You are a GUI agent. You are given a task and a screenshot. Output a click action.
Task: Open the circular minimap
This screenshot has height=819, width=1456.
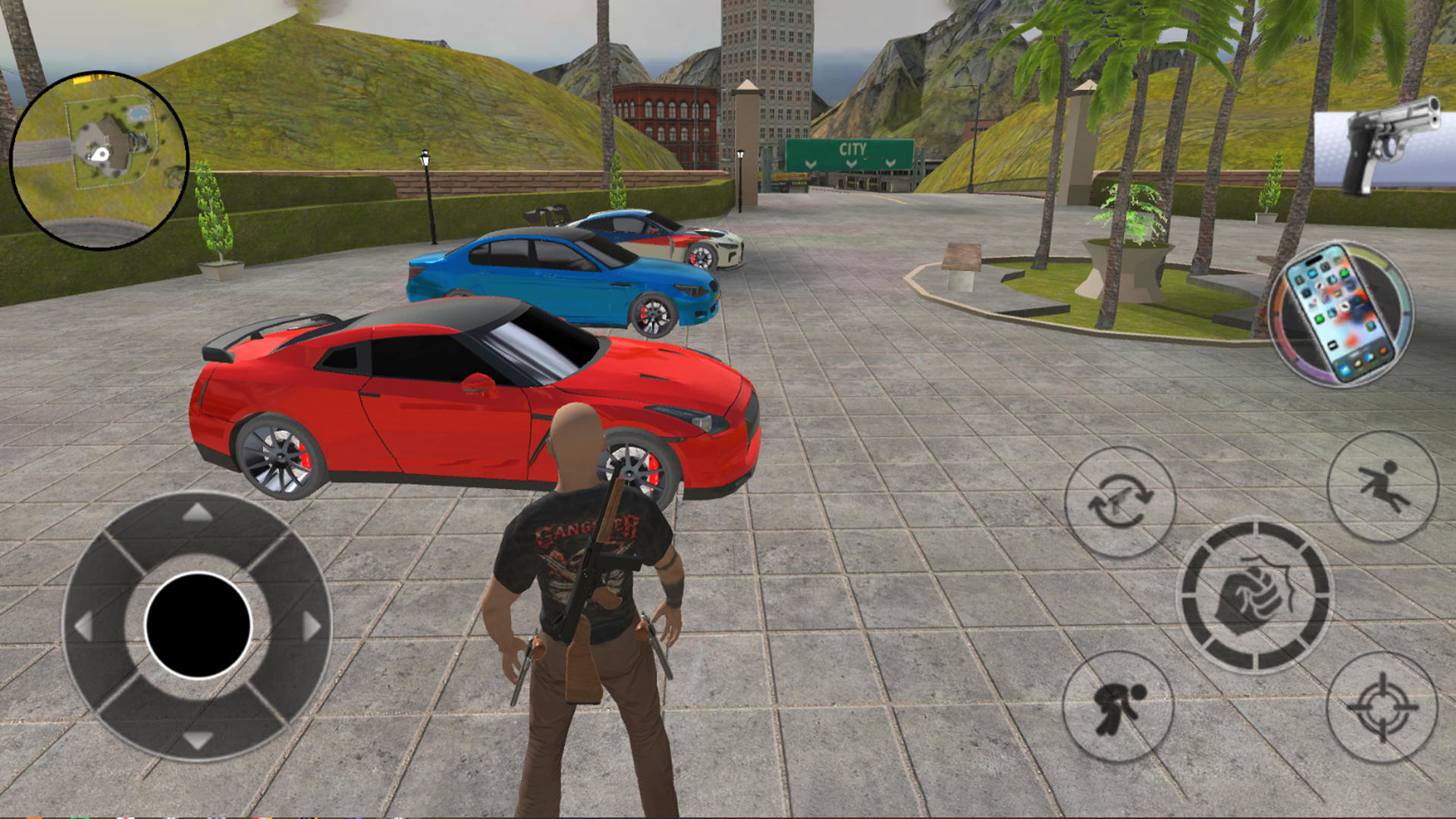[x=99, y=160]
